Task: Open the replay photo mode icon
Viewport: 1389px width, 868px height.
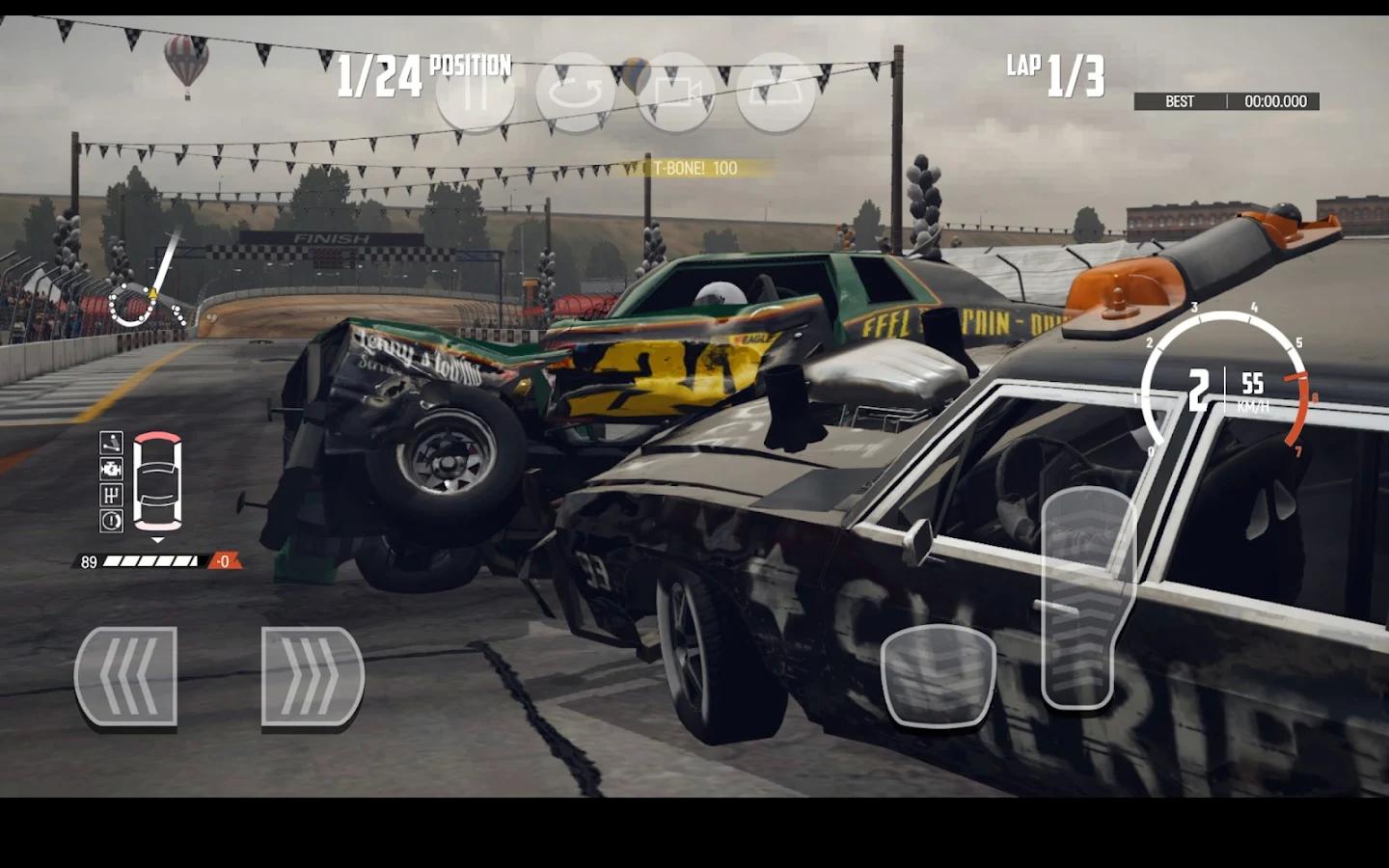Action: click(x=776, y=93)
